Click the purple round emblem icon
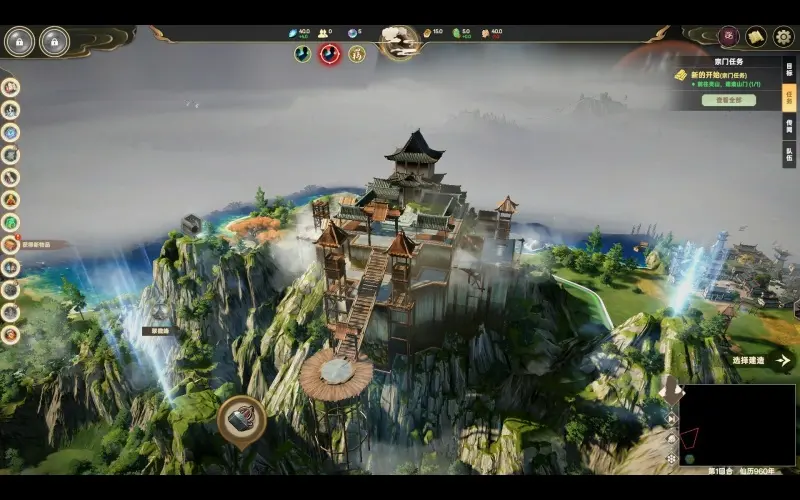Screen dimensions: 800x500 730,37
